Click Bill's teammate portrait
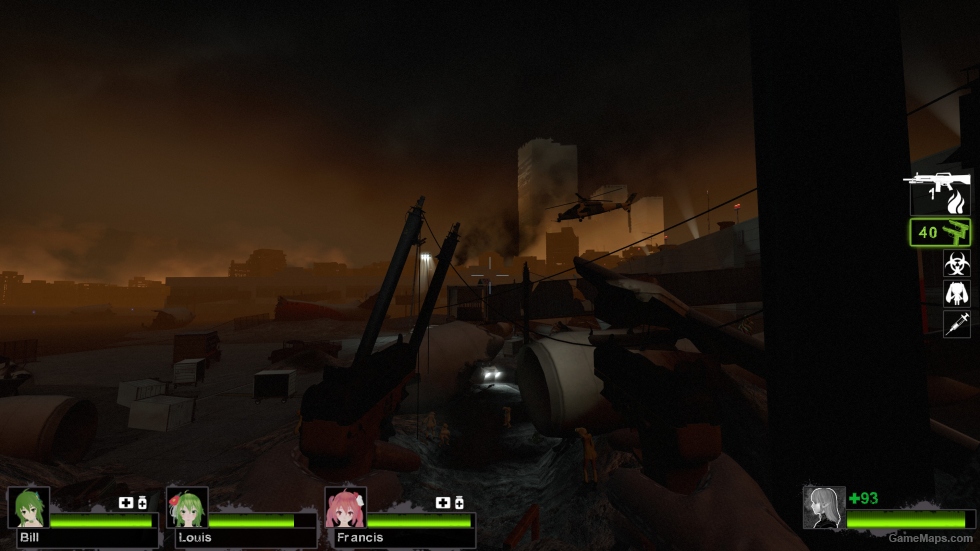 (28, 507)
